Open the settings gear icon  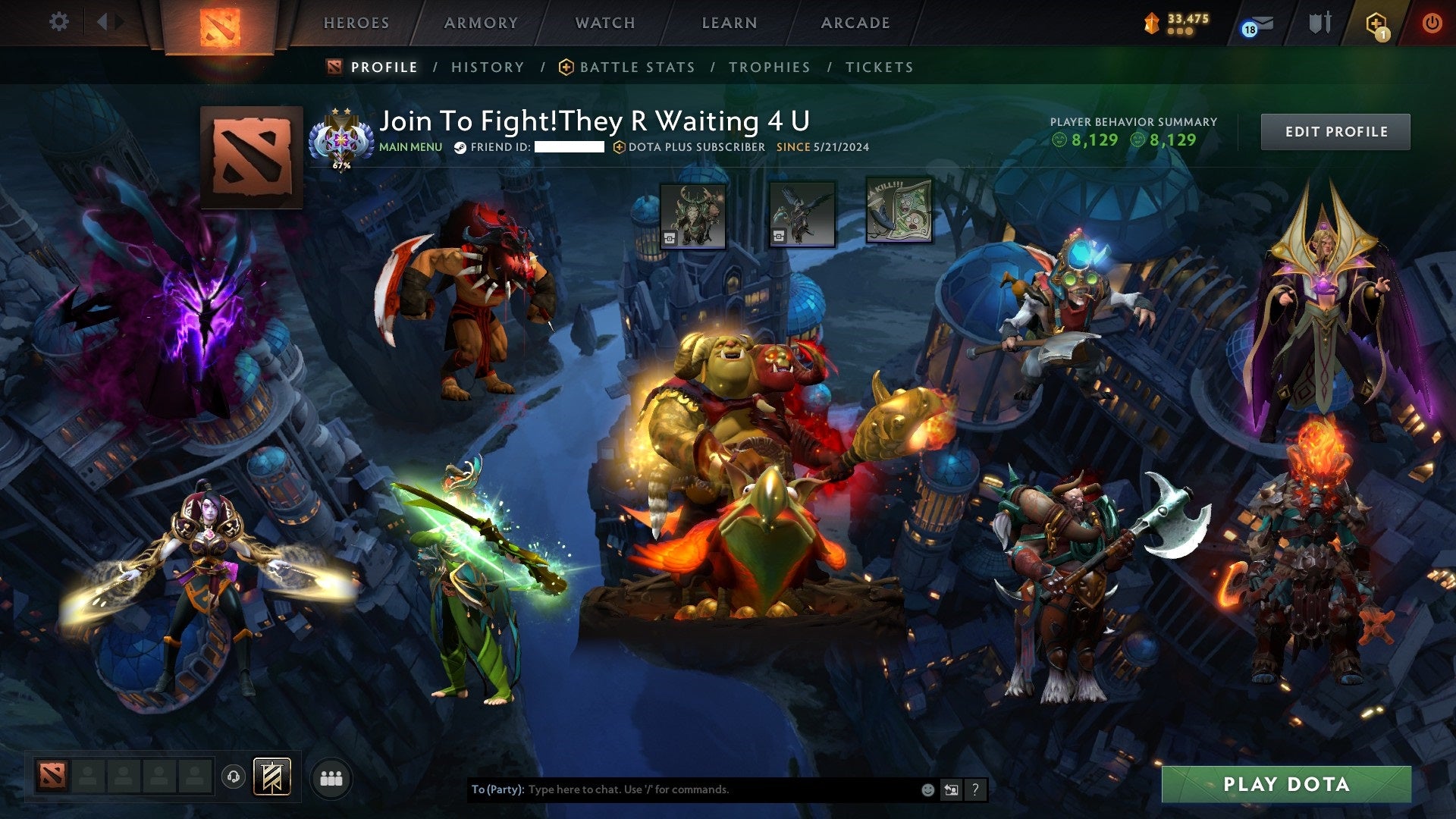(x=58, y=21)
